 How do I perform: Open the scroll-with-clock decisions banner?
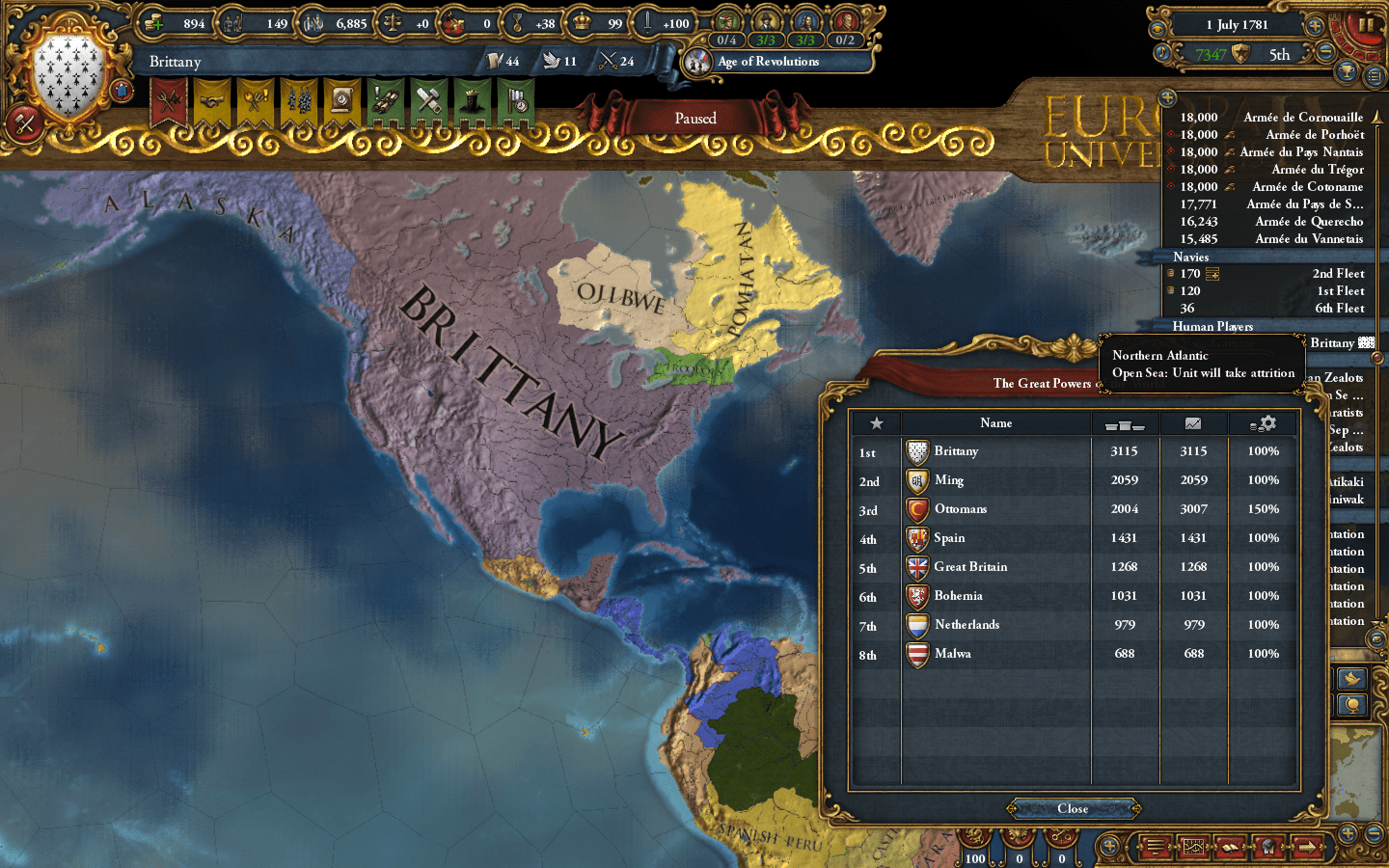(340, 101)
